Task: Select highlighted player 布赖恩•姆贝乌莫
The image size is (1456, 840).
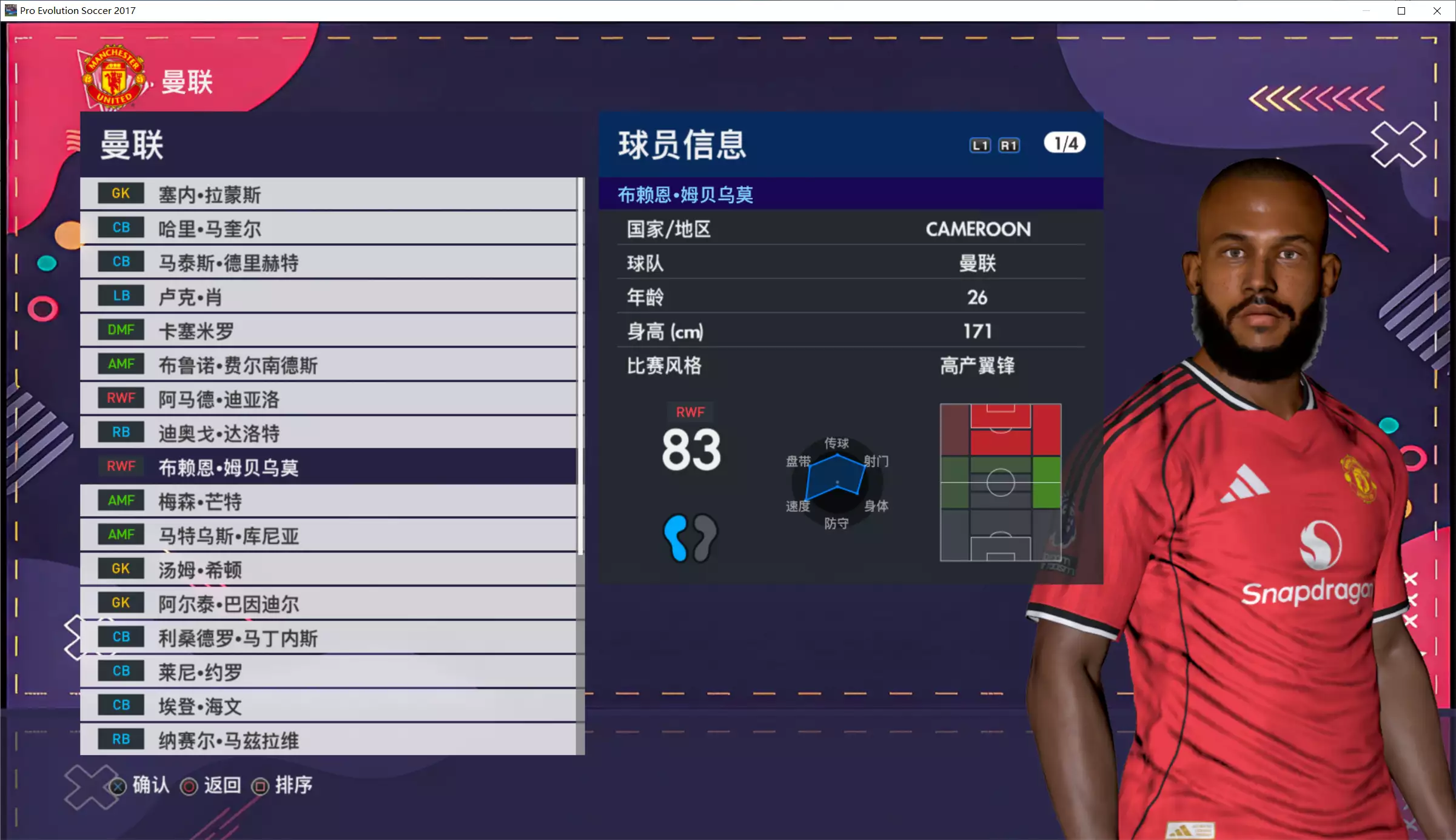Action: pos(327,467)
